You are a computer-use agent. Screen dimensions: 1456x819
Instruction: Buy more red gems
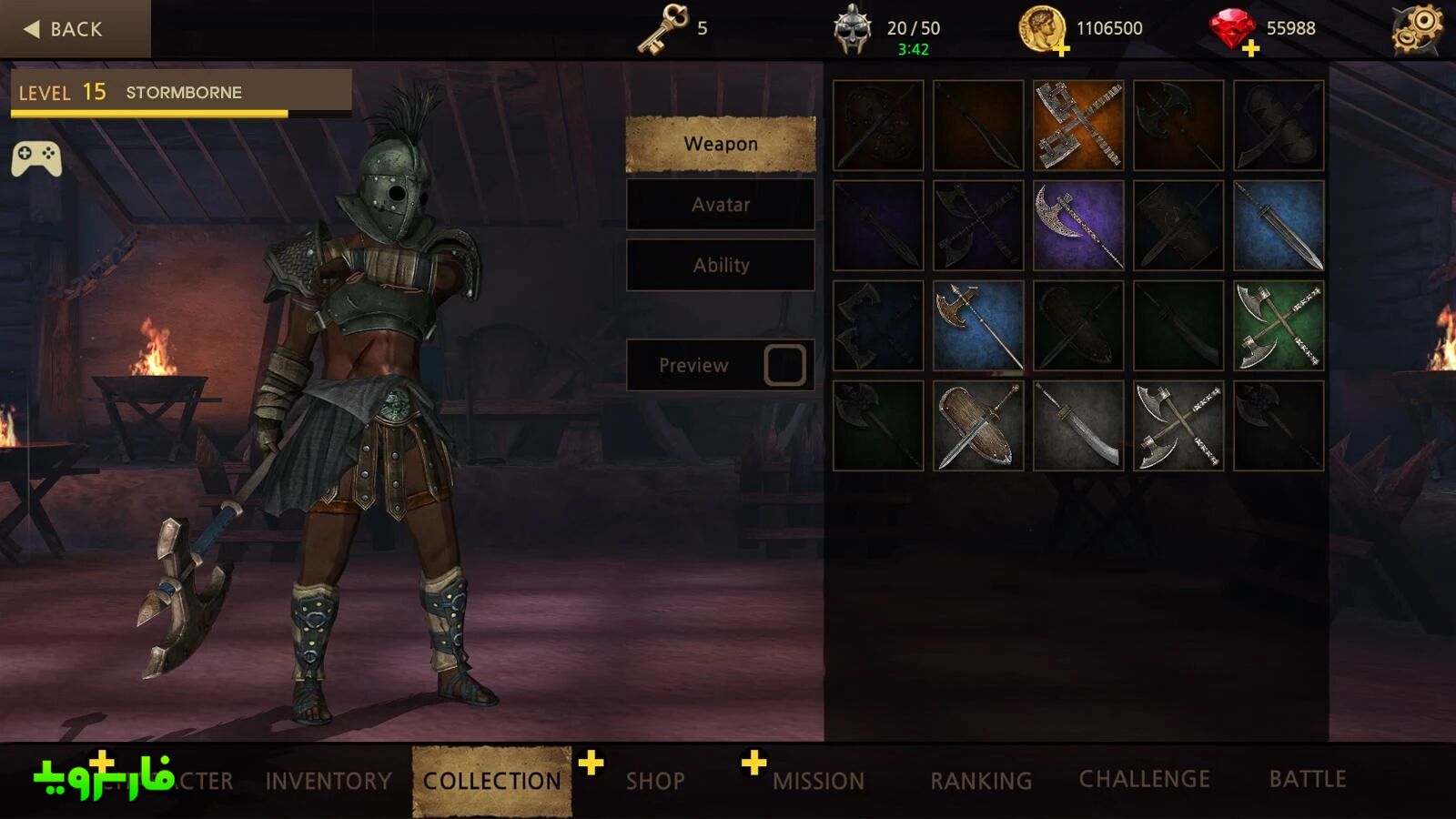[1250, 49]
